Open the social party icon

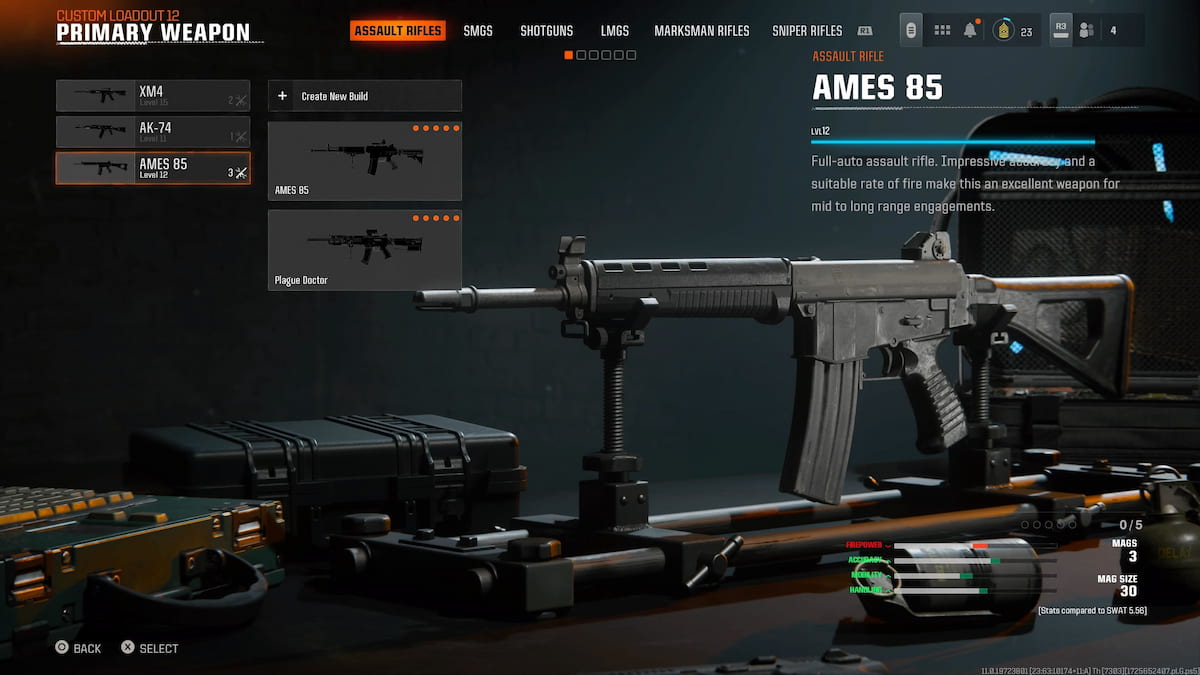[1088, 31]
